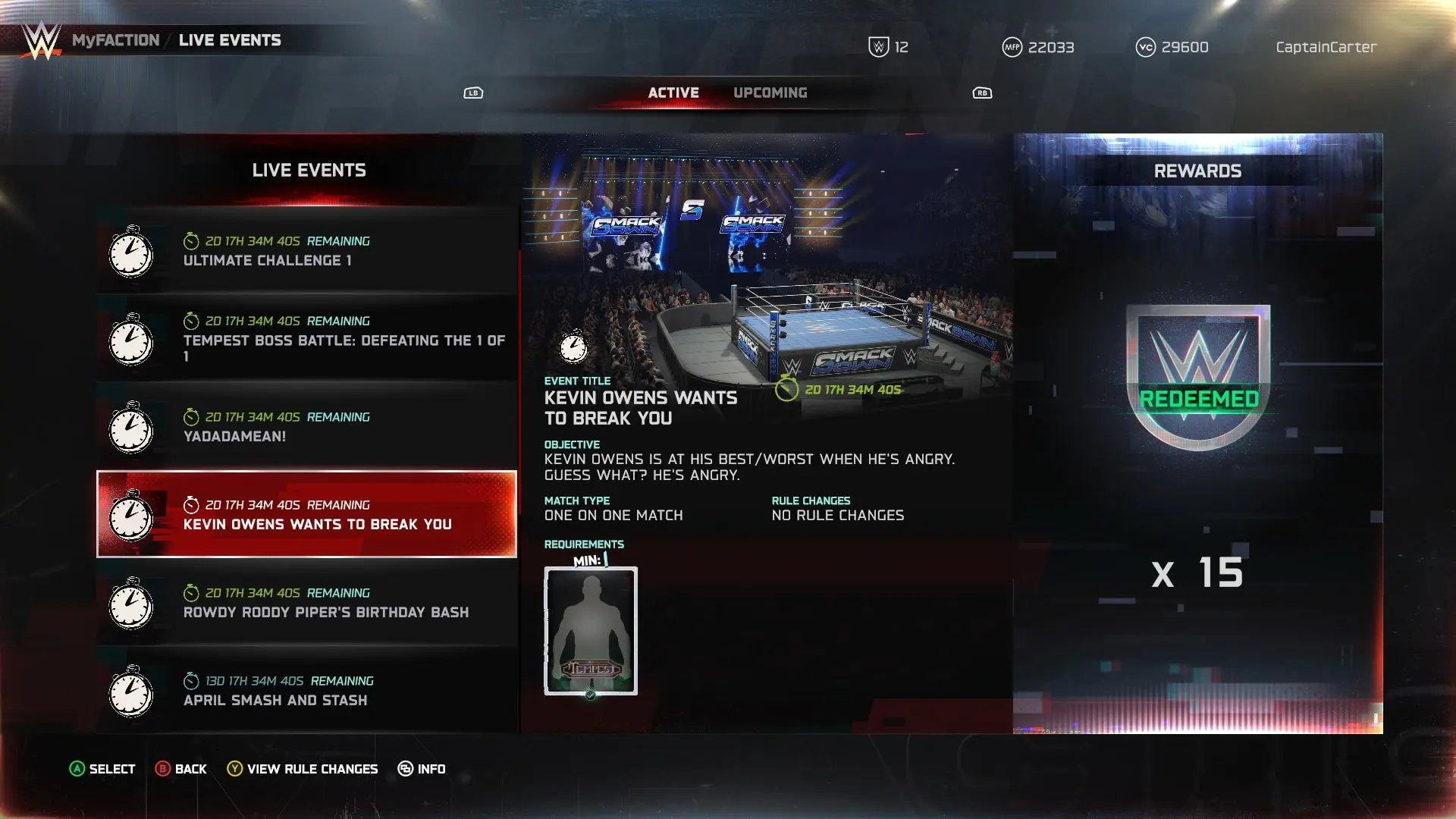1456x819 pixels.
Task: View the redeemed reward badge
Action: (x=1197, y=377)
